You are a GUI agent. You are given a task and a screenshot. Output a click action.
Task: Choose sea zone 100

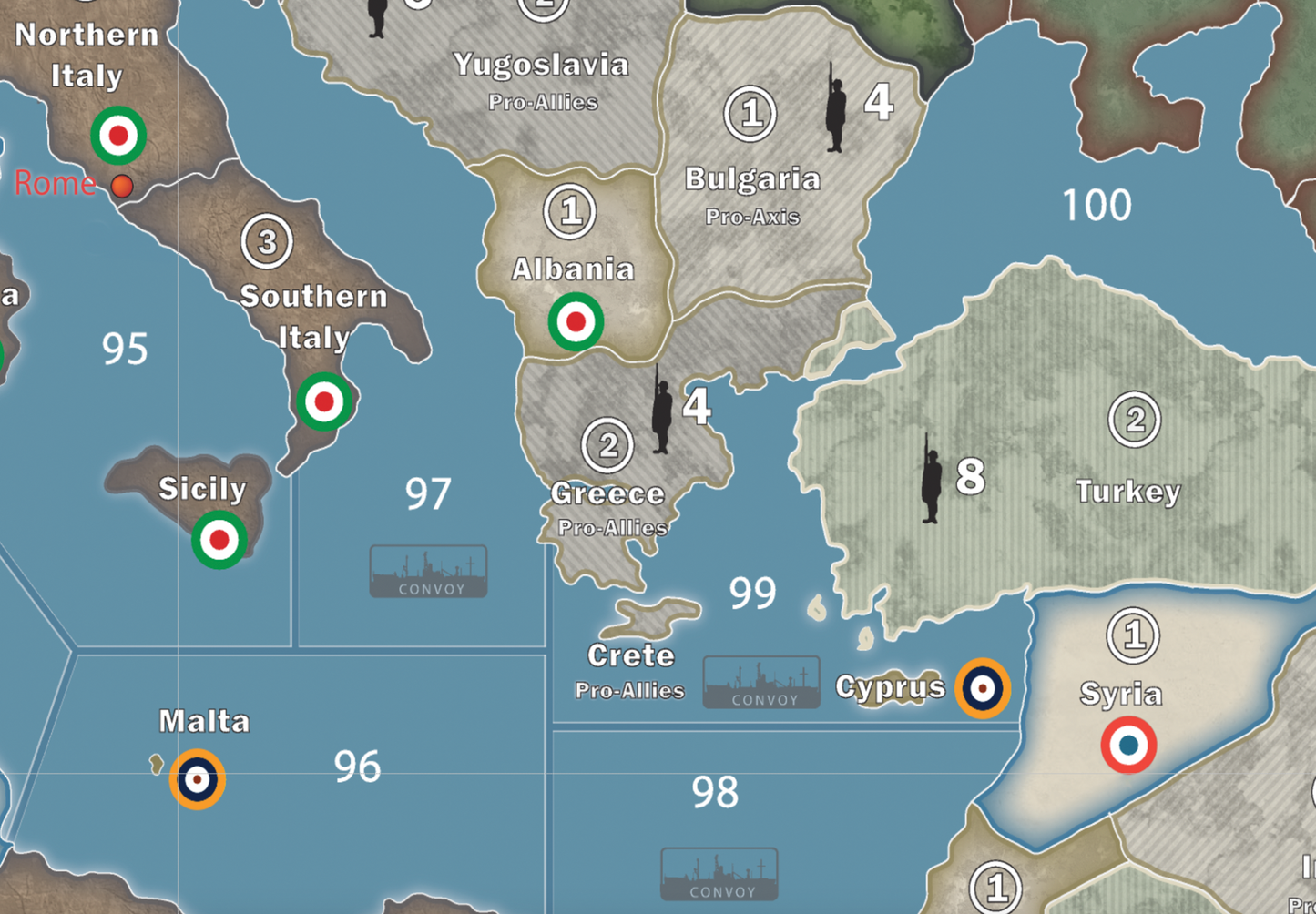(x=1097, y=206)
